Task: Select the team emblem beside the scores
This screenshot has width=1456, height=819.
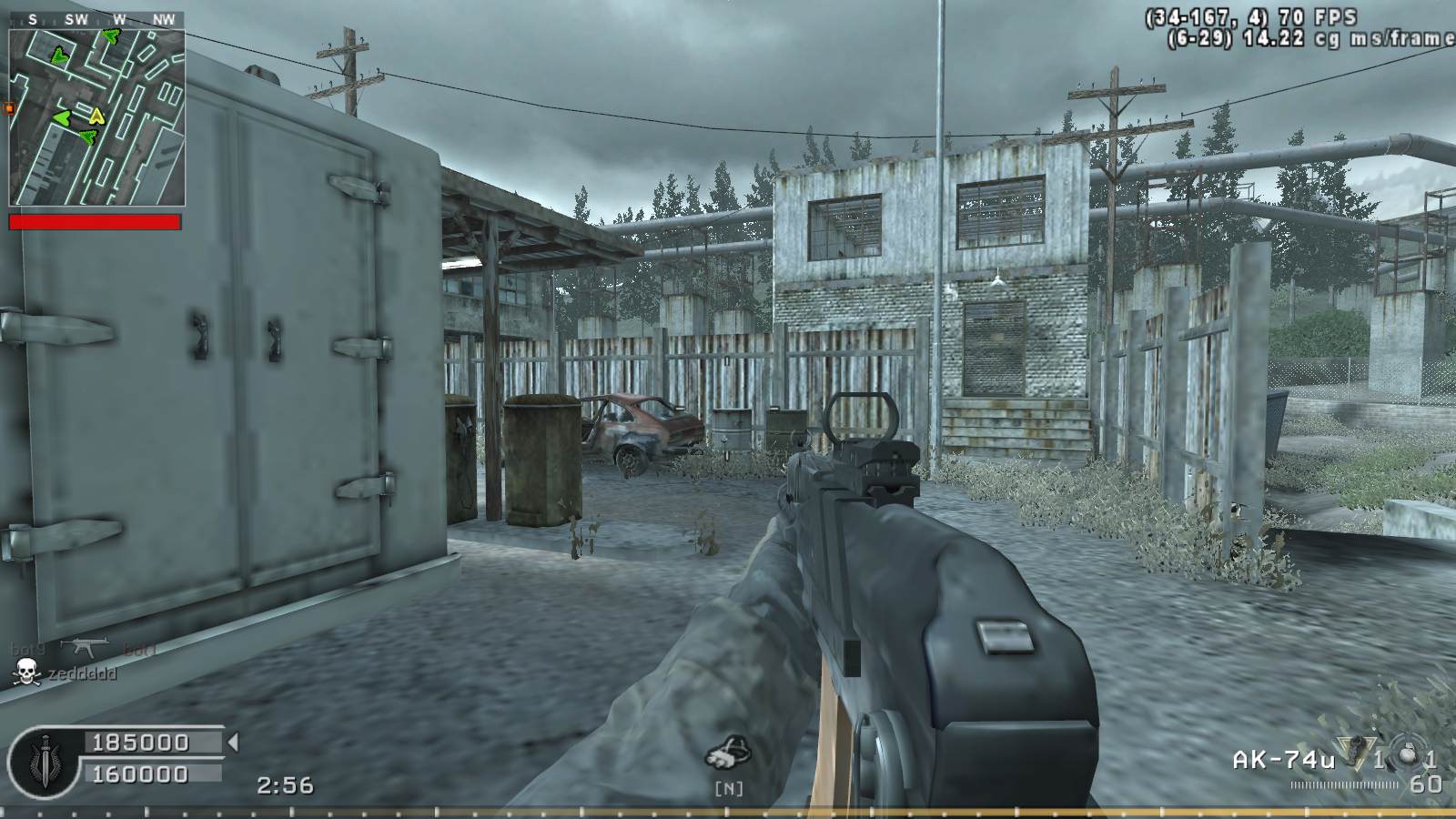Action: 40,759
